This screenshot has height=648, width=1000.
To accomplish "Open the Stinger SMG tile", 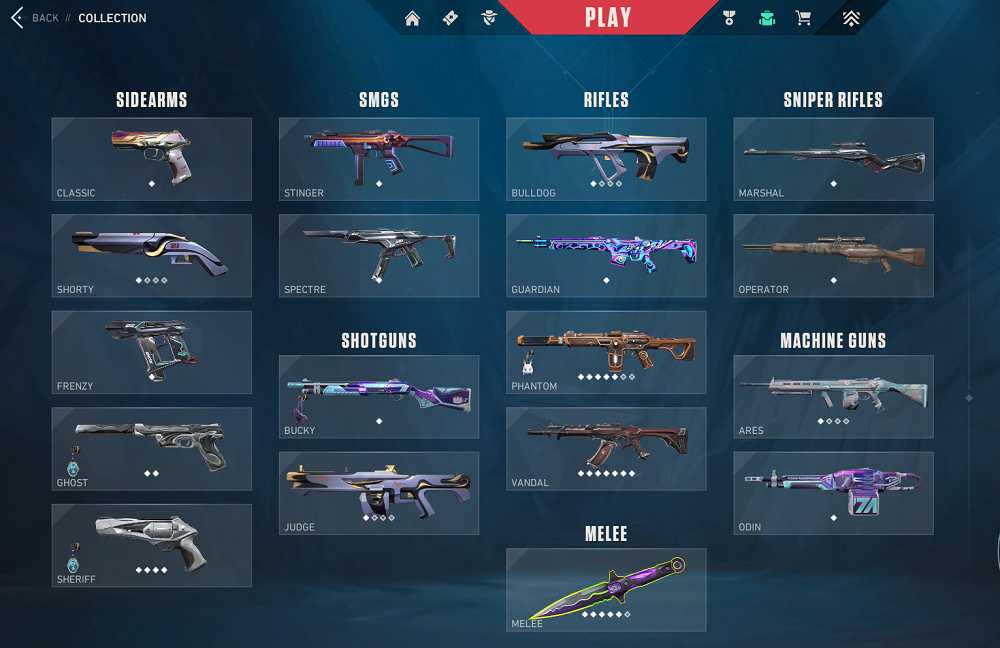I will [x=379, y=159].
